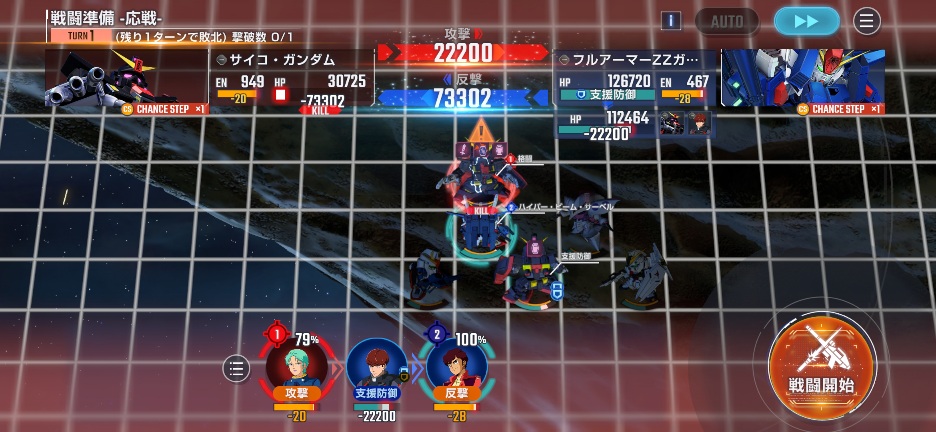
Task: Toggle the AUTO battle button
Action: tap(727, 21)
